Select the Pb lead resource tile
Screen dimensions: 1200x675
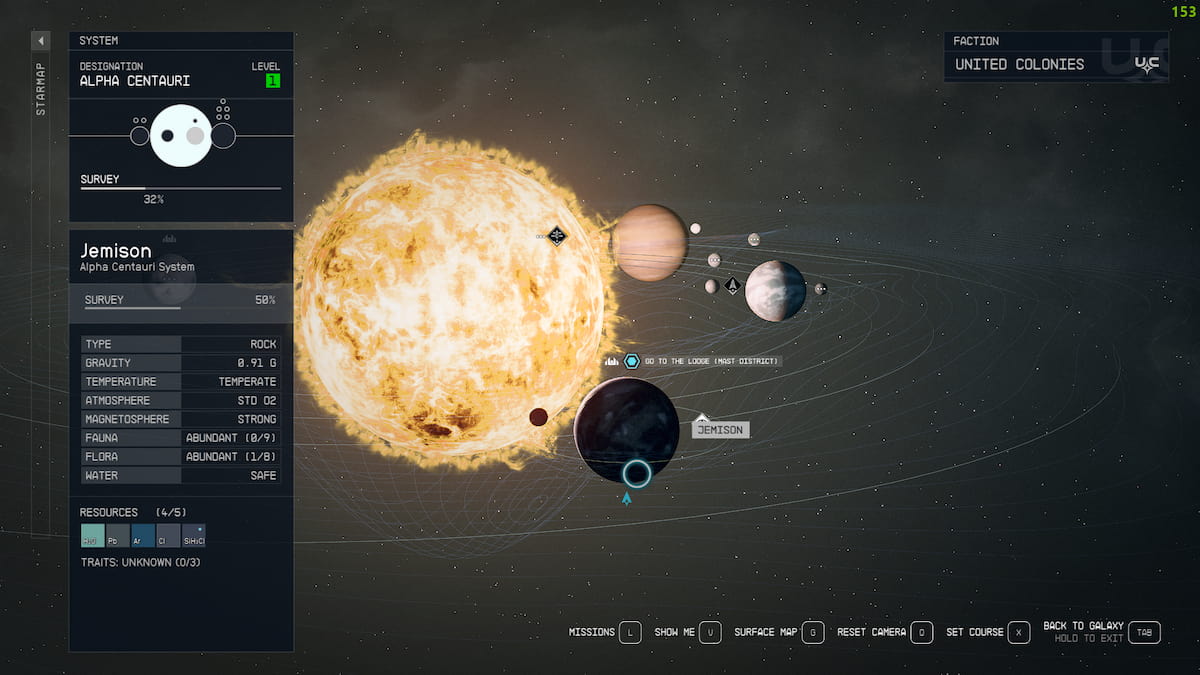point(118,536)
